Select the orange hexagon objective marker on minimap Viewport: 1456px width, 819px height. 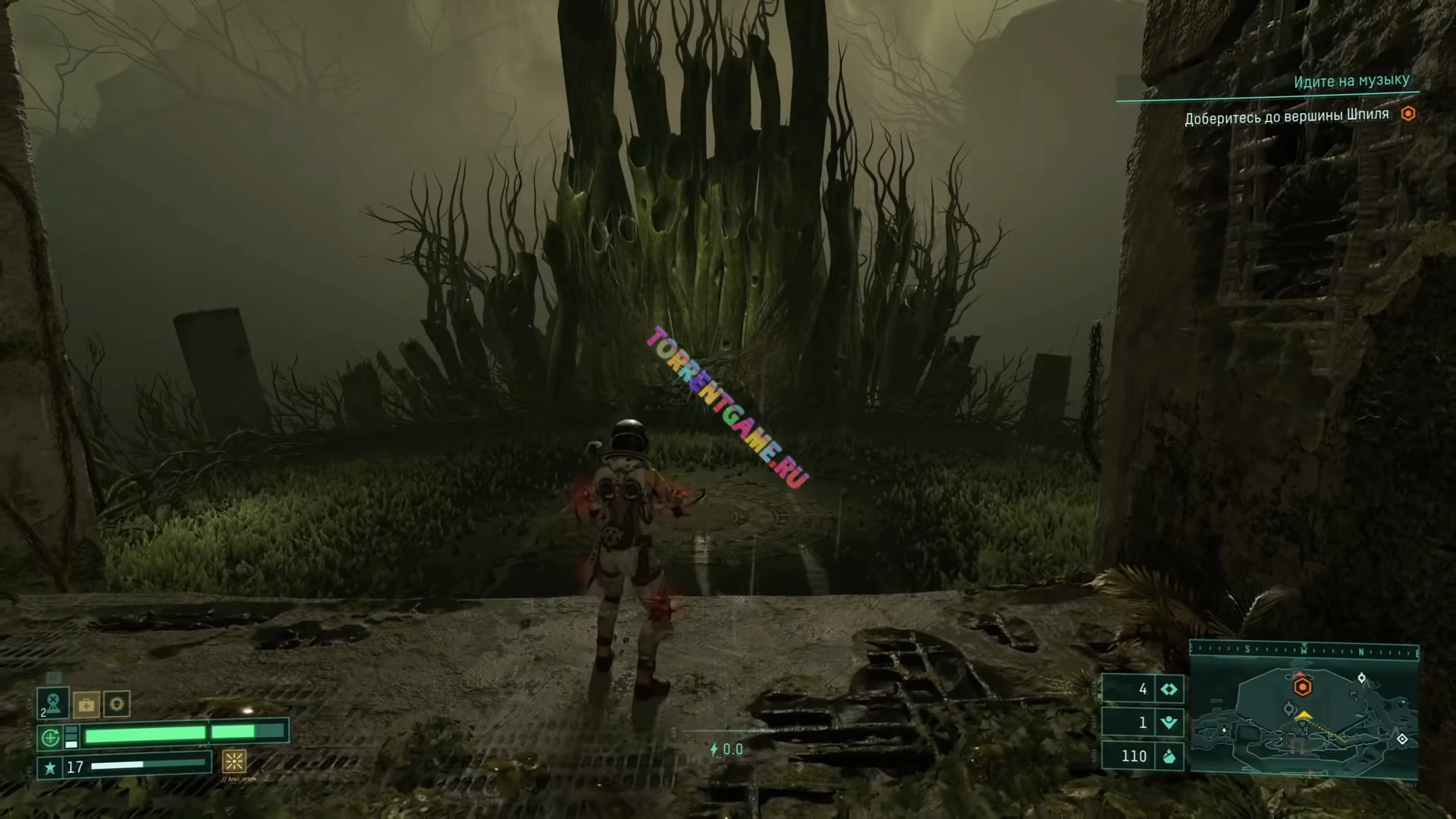click(x=1302, y=687)
